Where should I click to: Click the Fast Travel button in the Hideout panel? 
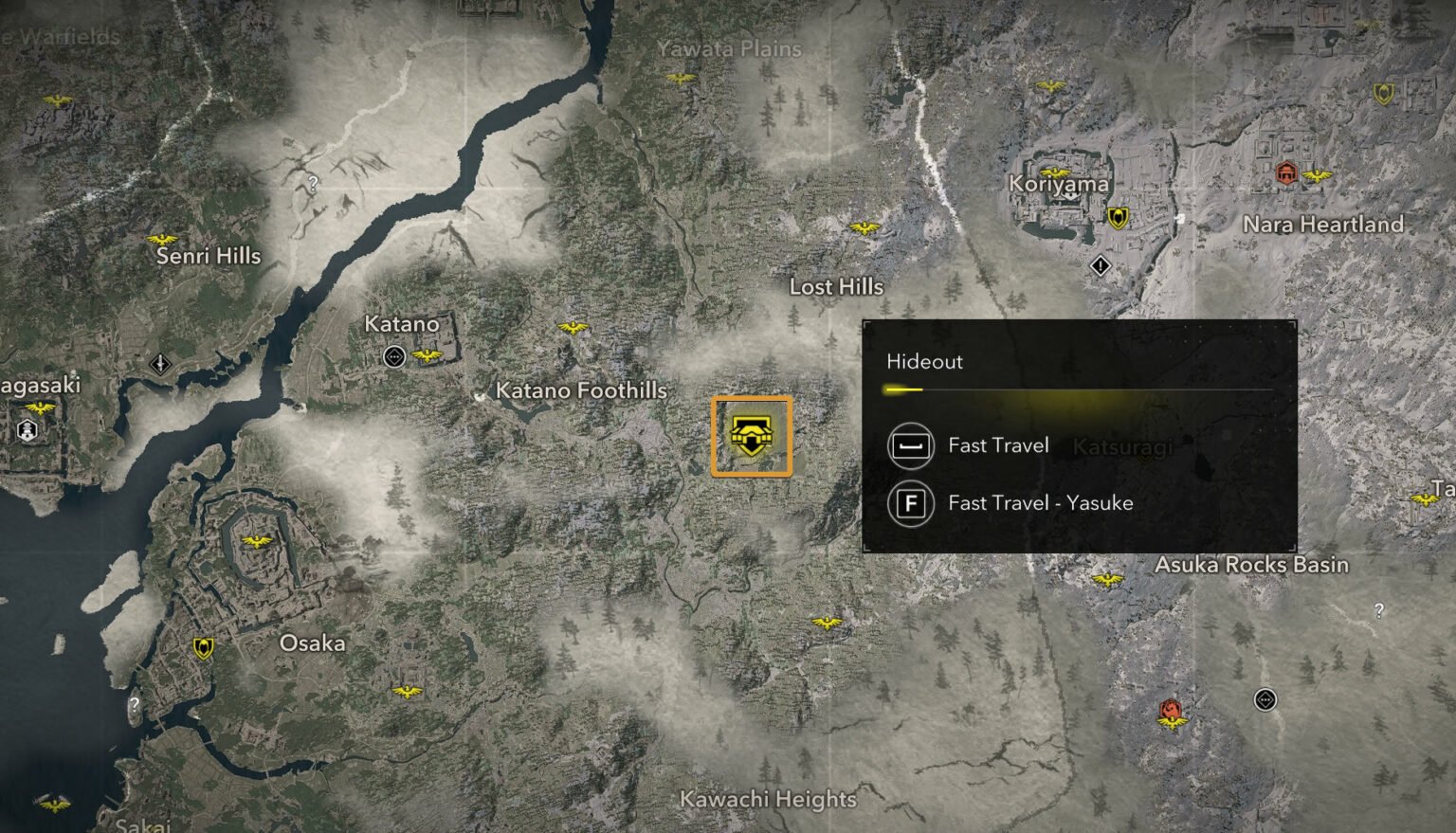[995, 445]
